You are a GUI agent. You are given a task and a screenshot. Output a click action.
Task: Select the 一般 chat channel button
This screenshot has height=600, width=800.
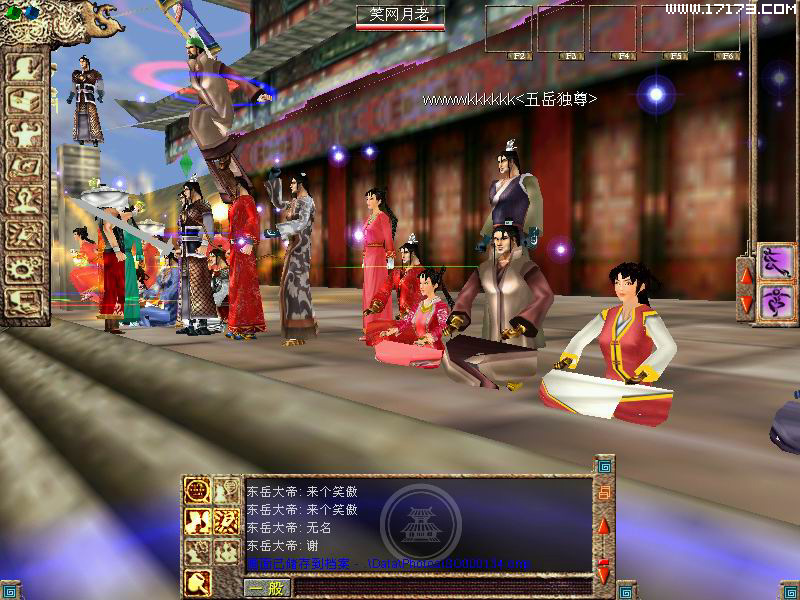tap(263, 588)
